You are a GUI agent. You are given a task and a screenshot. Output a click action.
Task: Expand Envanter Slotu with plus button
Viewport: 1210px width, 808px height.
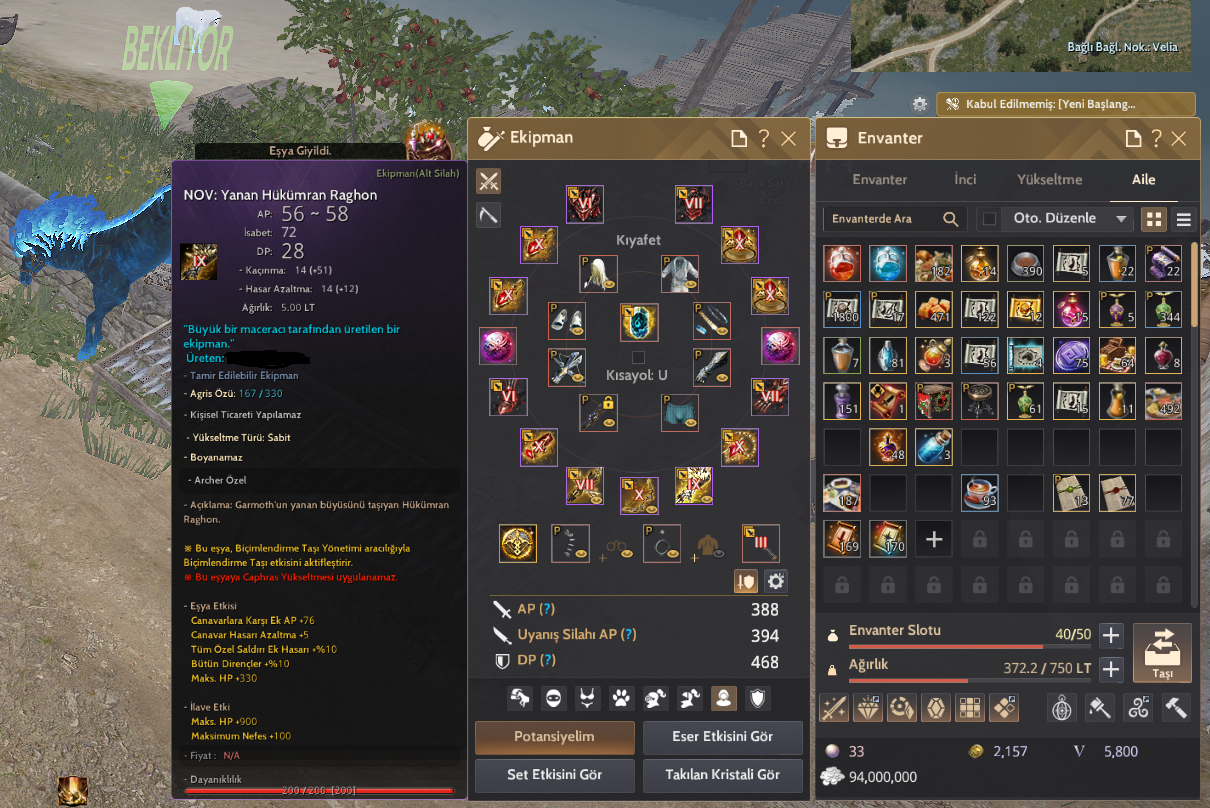pos(1111,635)
